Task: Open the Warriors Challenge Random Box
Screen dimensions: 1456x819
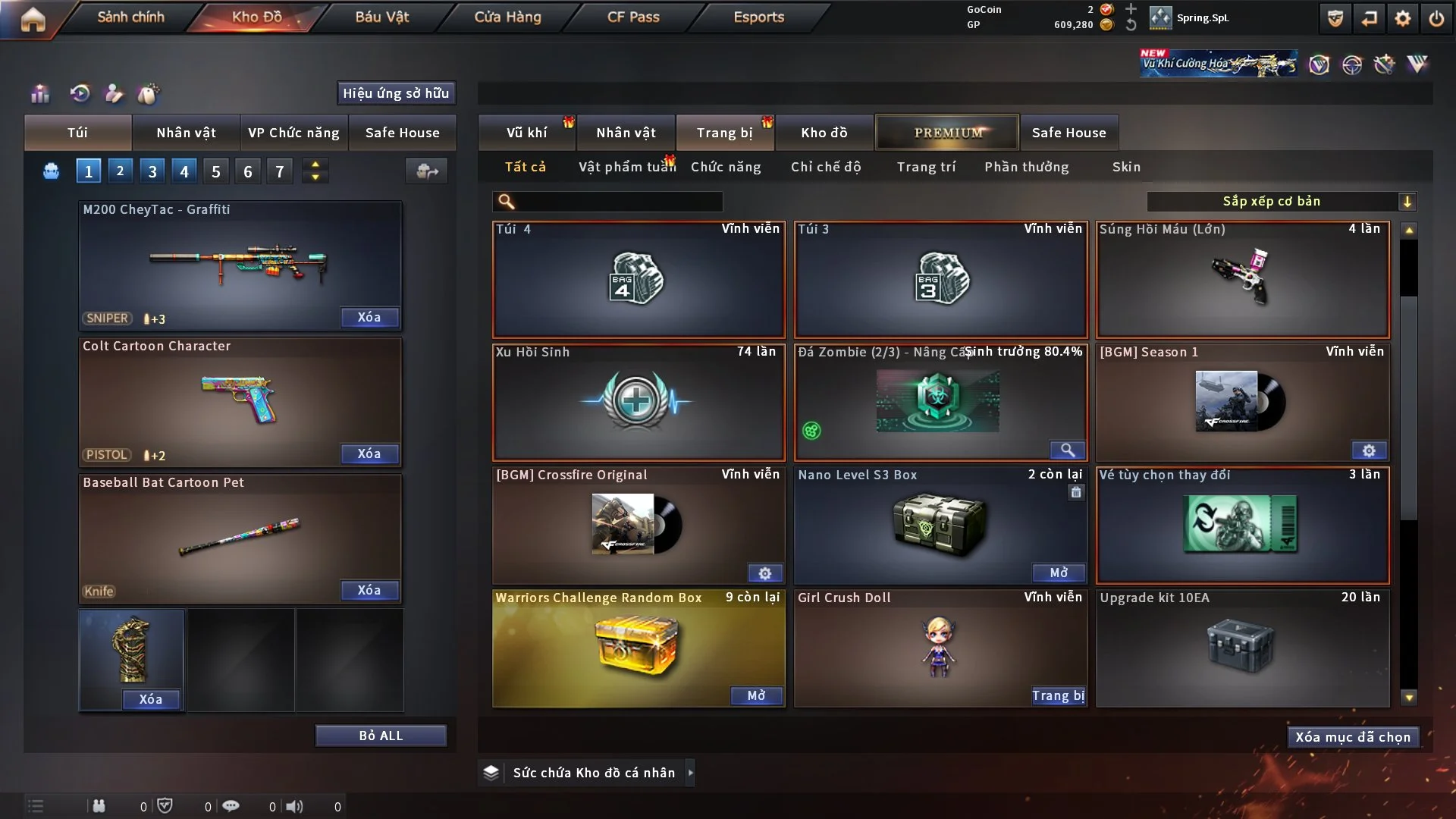Action: tap(756, 695)
